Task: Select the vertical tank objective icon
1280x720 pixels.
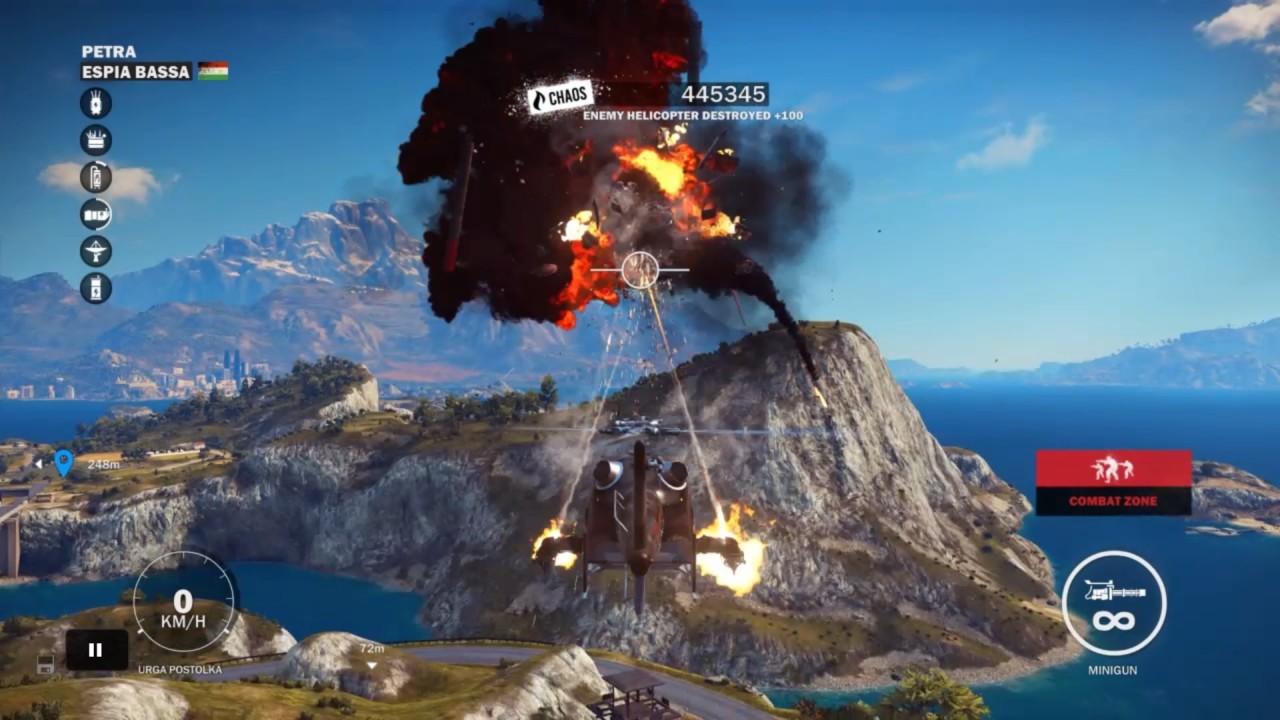Action: coord(96,177)
